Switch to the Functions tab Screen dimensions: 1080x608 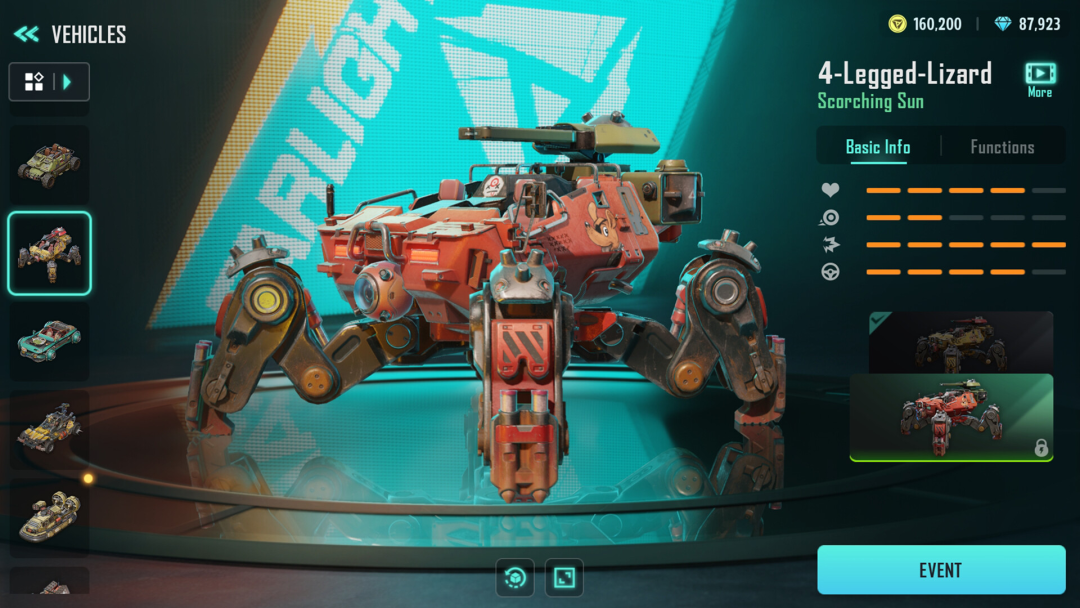(x=1002, y=147)
